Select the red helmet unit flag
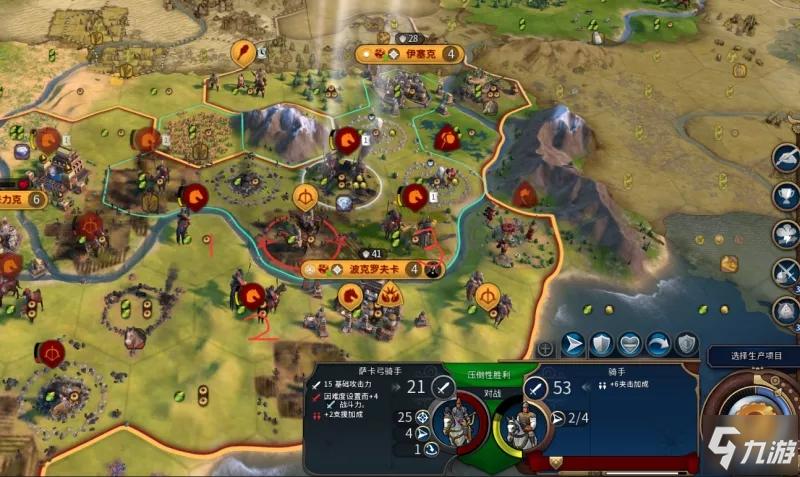 448,139
